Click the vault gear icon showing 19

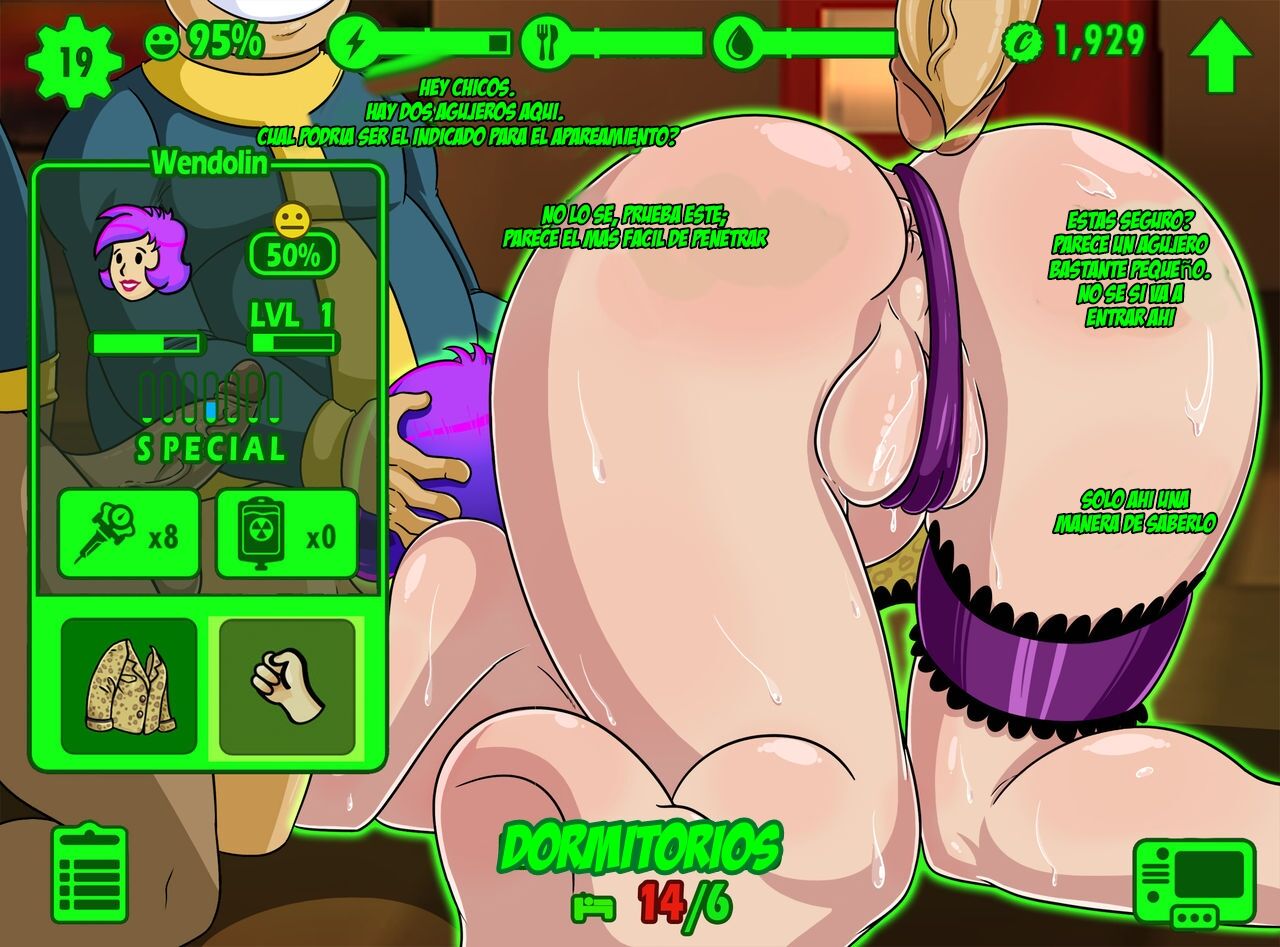[x=75, y=62]
